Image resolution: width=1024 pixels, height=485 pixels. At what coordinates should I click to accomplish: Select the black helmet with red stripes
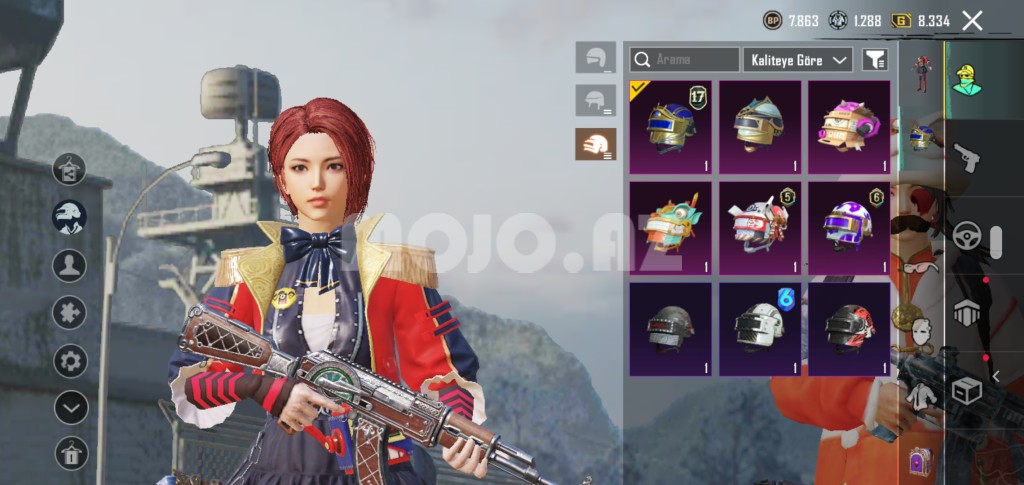tap(848, 328)
